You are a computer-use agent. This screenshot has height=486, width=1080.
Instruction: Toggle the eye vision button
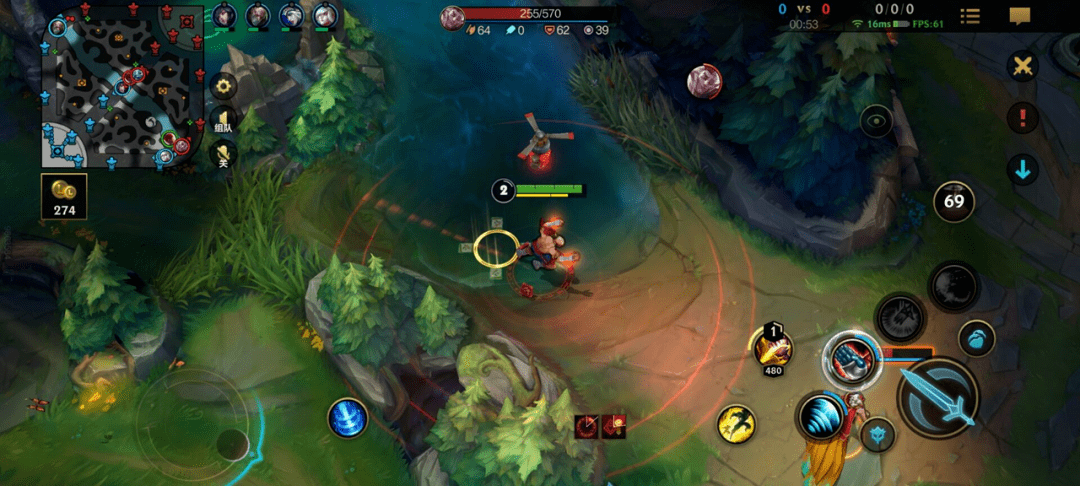[x=877, y=121]
